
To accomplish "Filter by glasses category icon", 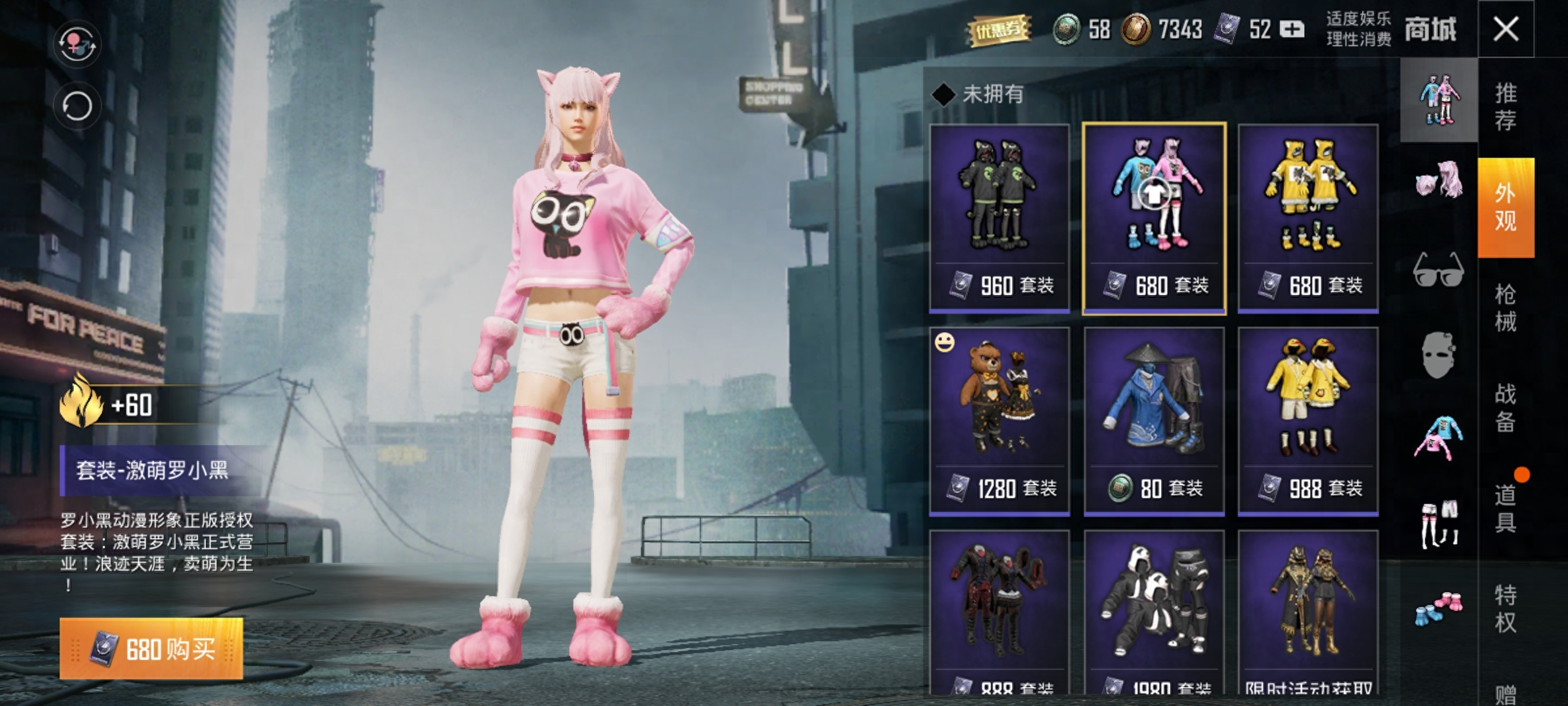I will (x=1439, y=269).
